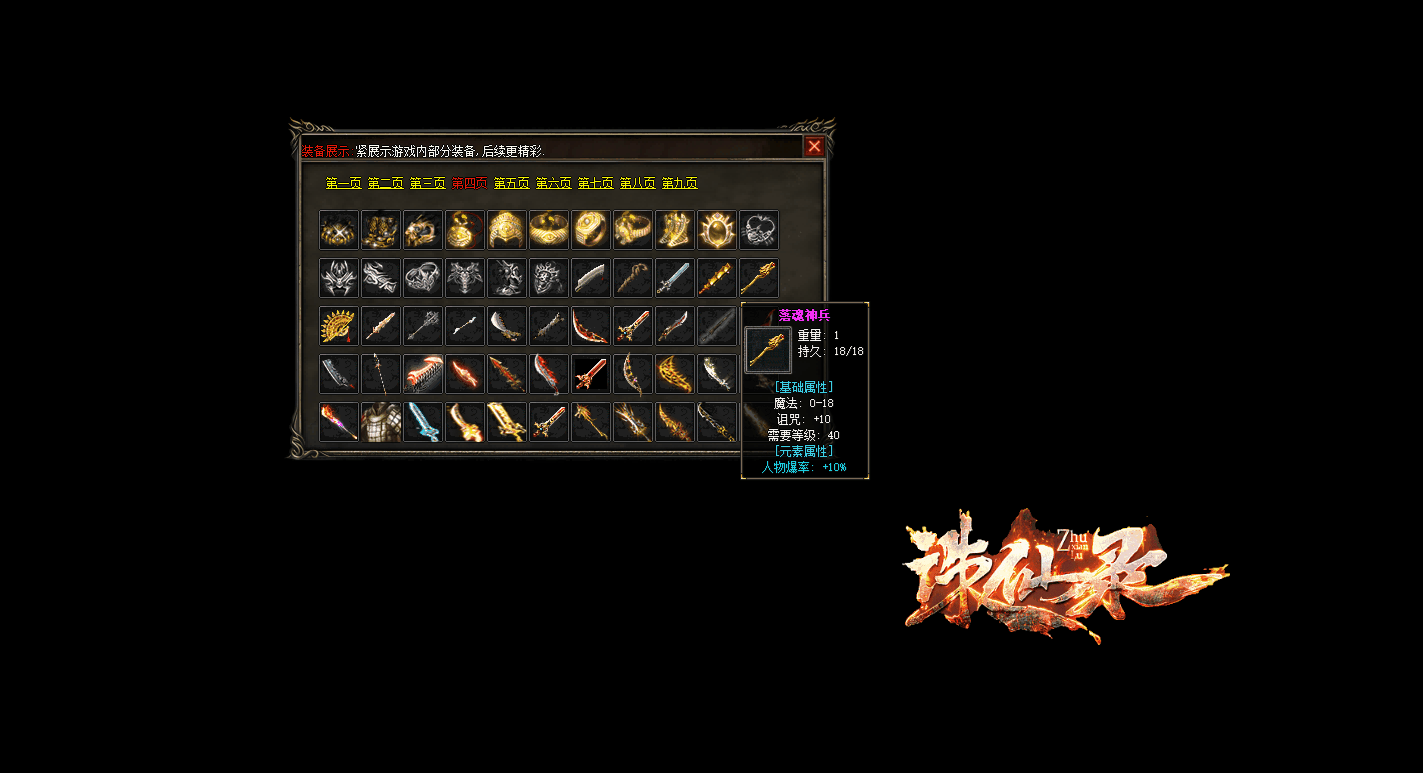Switch to the 第九页 page
The height and width of the screenshot is (773, 1423).
coord(679,184)
